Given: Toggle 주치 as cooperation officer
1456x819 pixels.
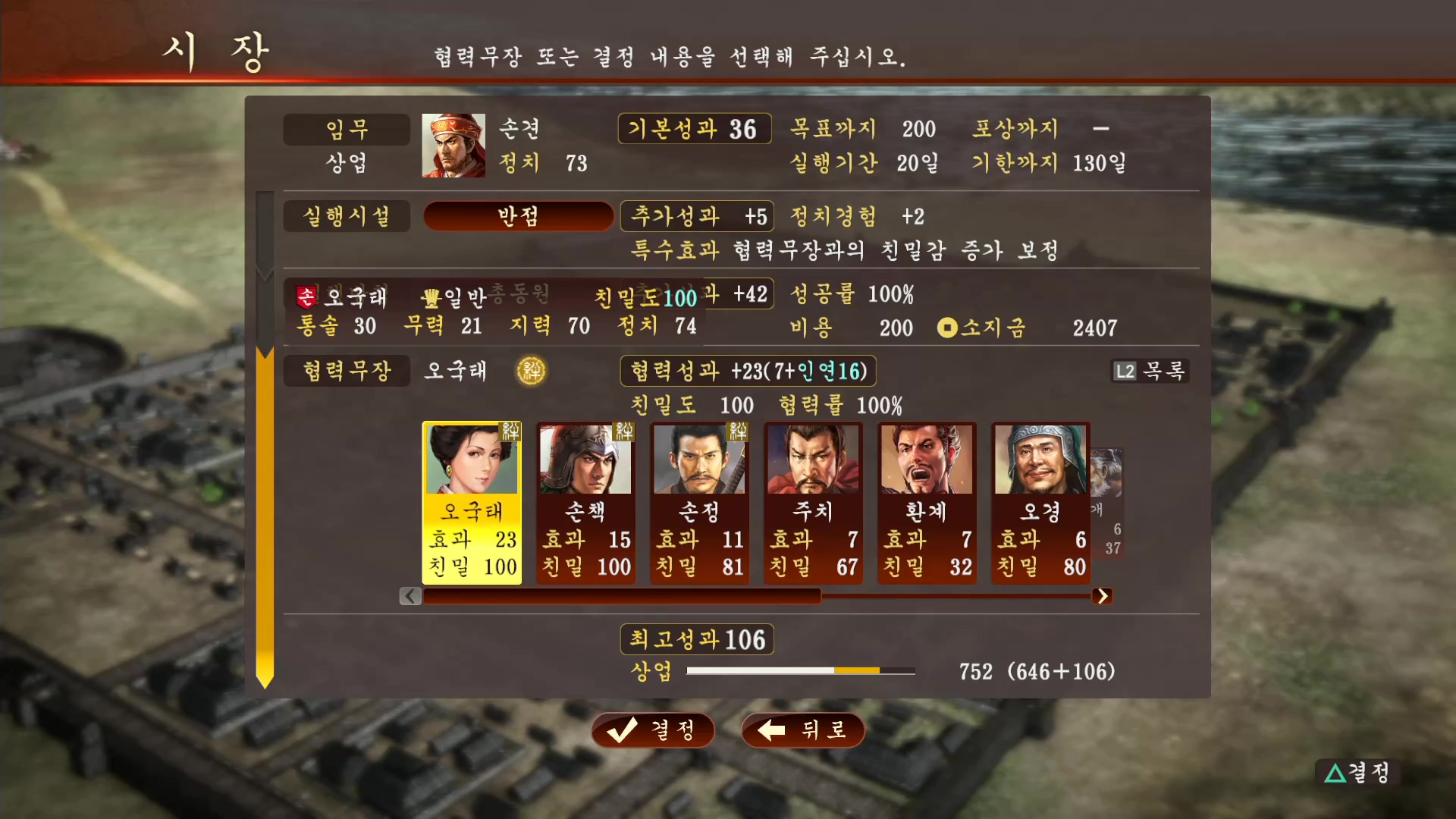Looking at the screenshot, I should point(813,500).
